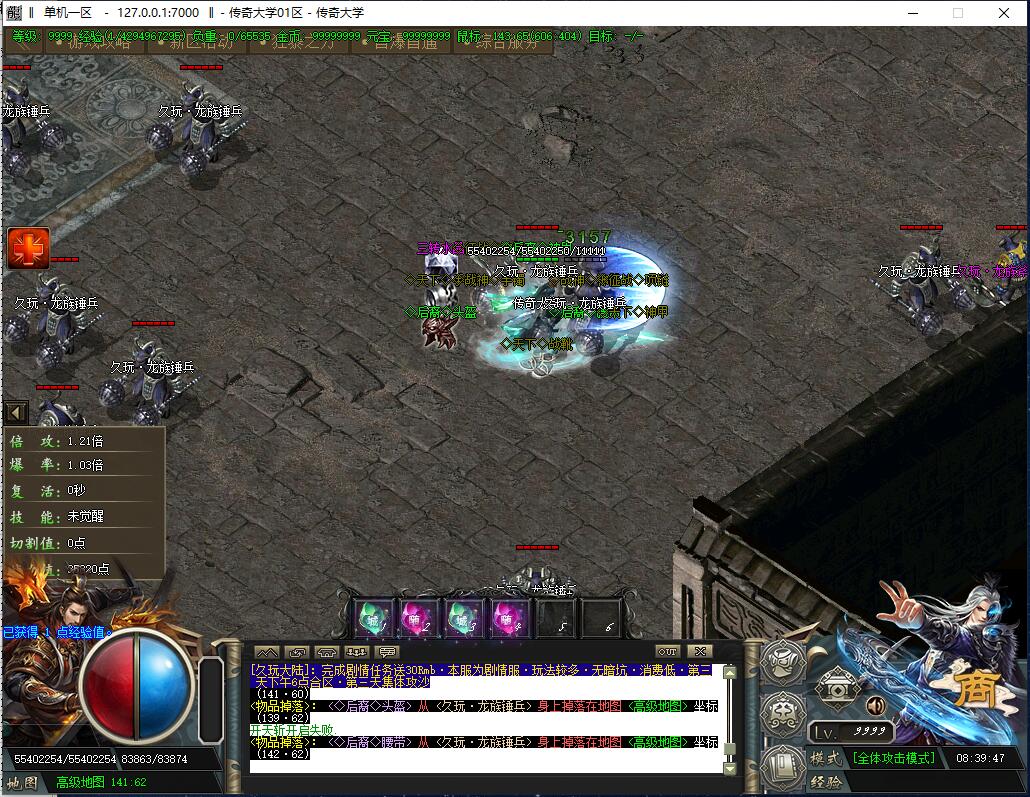Use the green 城 stone in slot 1
1030x797 pixels.
(x=374, y=618)
